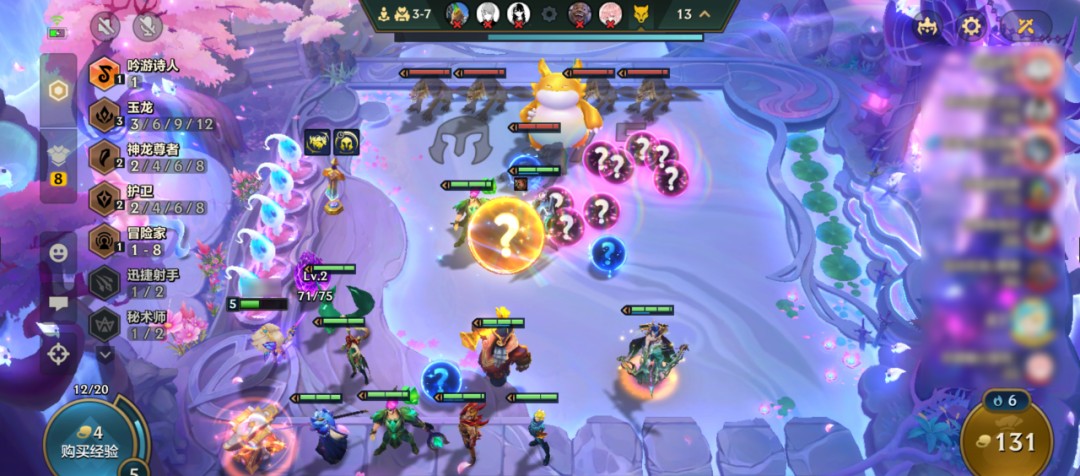Open the settings gear
The height and width of the screenshot is (476, 1080).
(971, 27)
